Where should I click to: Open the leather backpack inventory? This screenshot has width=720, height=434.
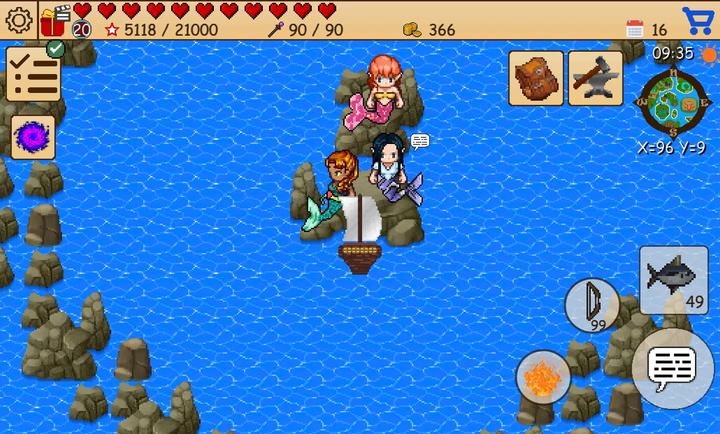[x=535, y=78]
